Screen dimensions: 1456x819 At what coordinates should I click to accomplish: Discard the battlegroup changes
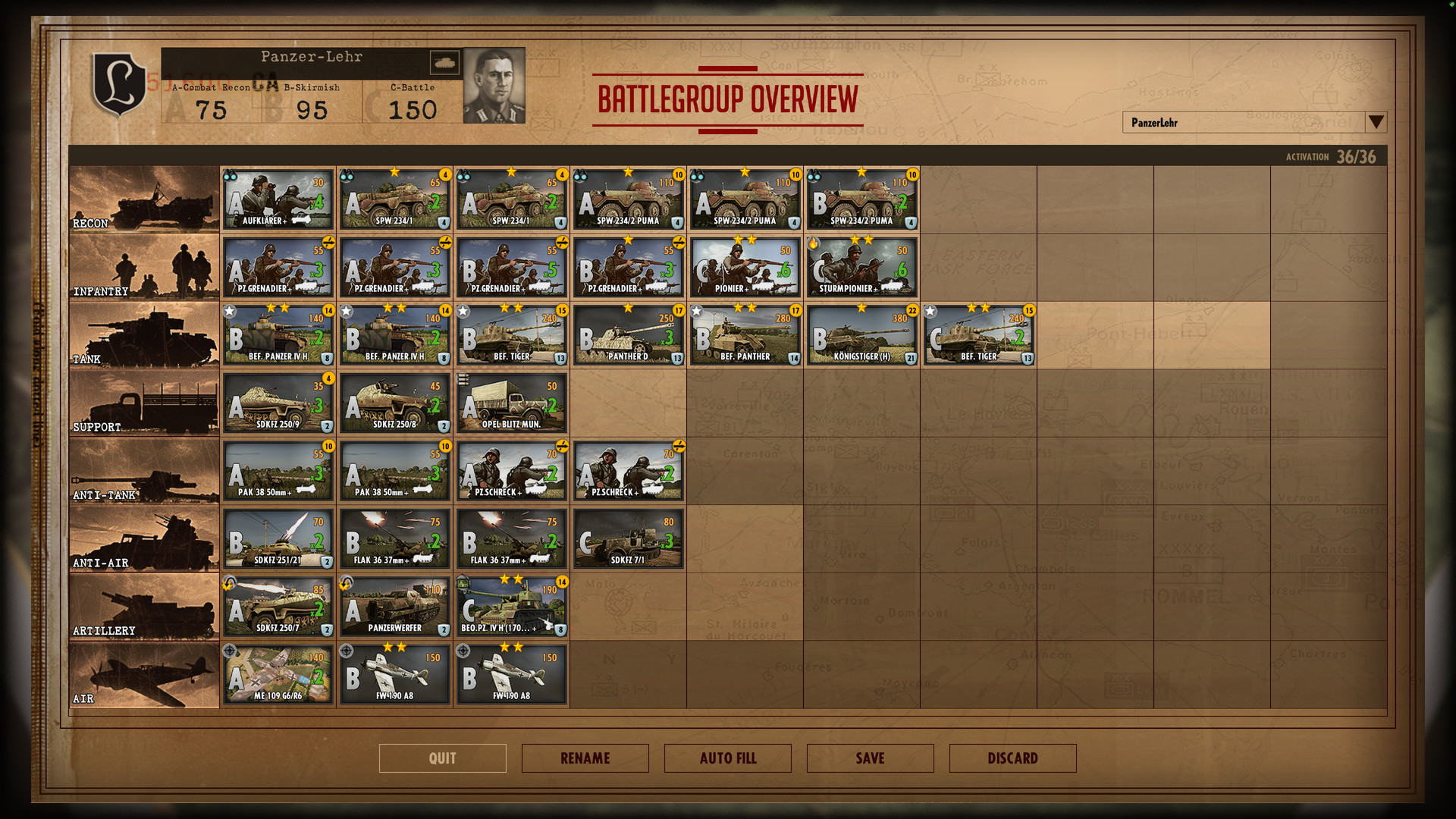pyautogui.click(x=1012, y=758)
